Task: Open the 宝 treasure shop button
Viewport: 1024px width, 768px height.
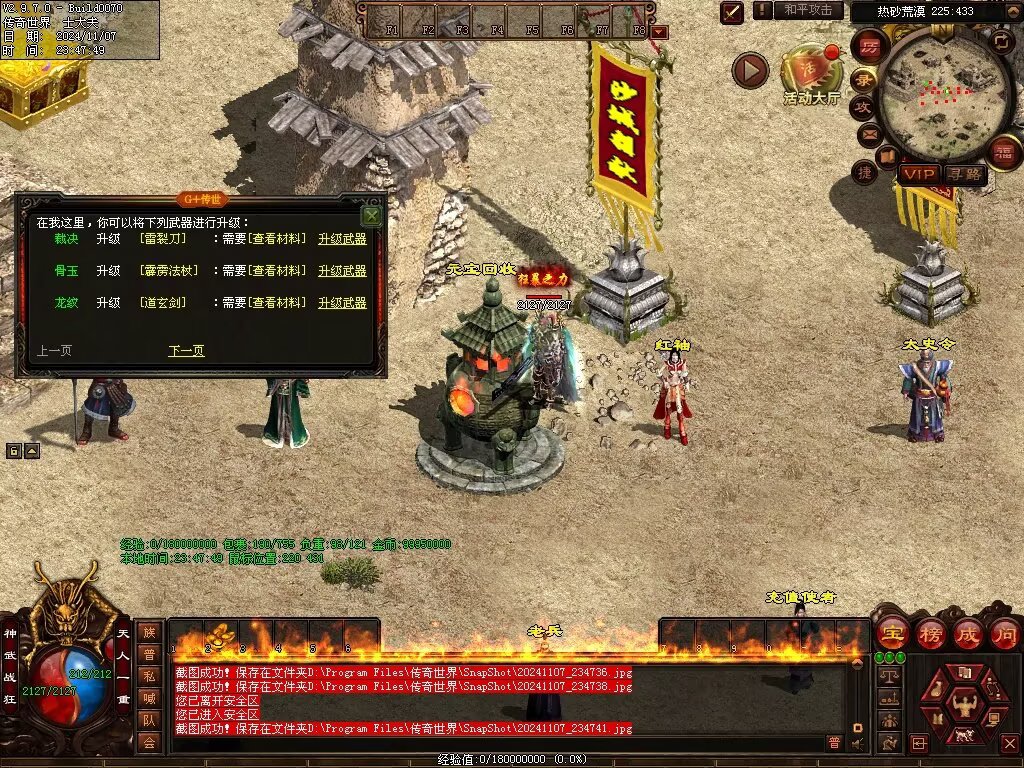Action: (x=892, y=633)
